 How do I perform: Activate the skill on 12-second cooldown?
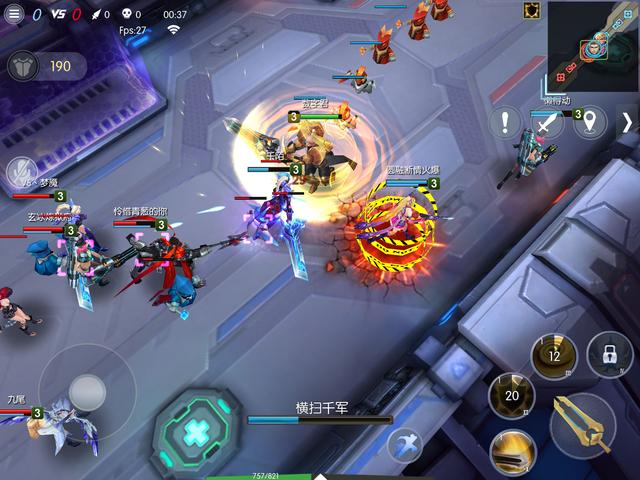point(554,355)
